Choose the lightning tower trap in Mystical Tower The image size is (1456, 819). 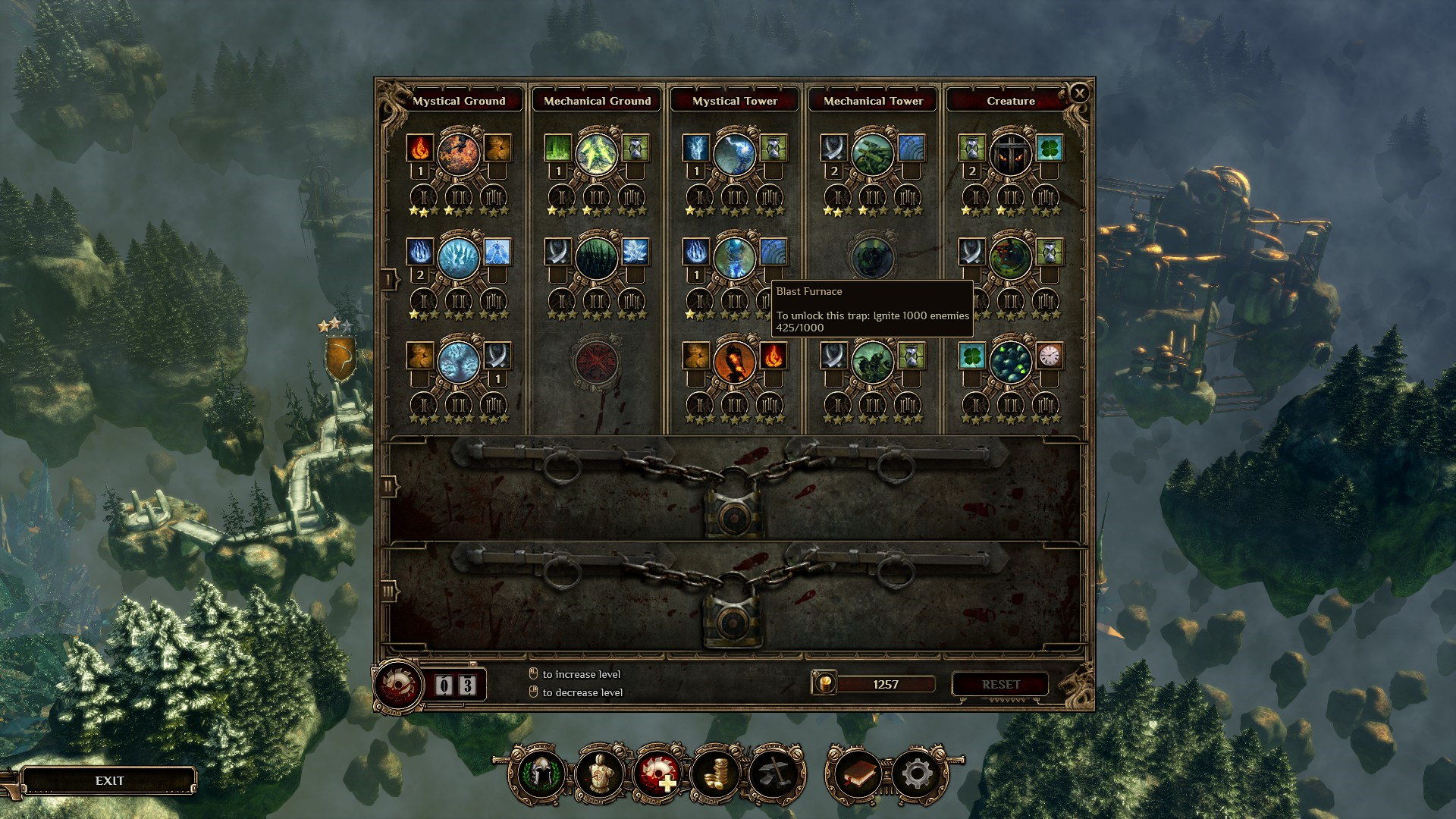[734, 152]
